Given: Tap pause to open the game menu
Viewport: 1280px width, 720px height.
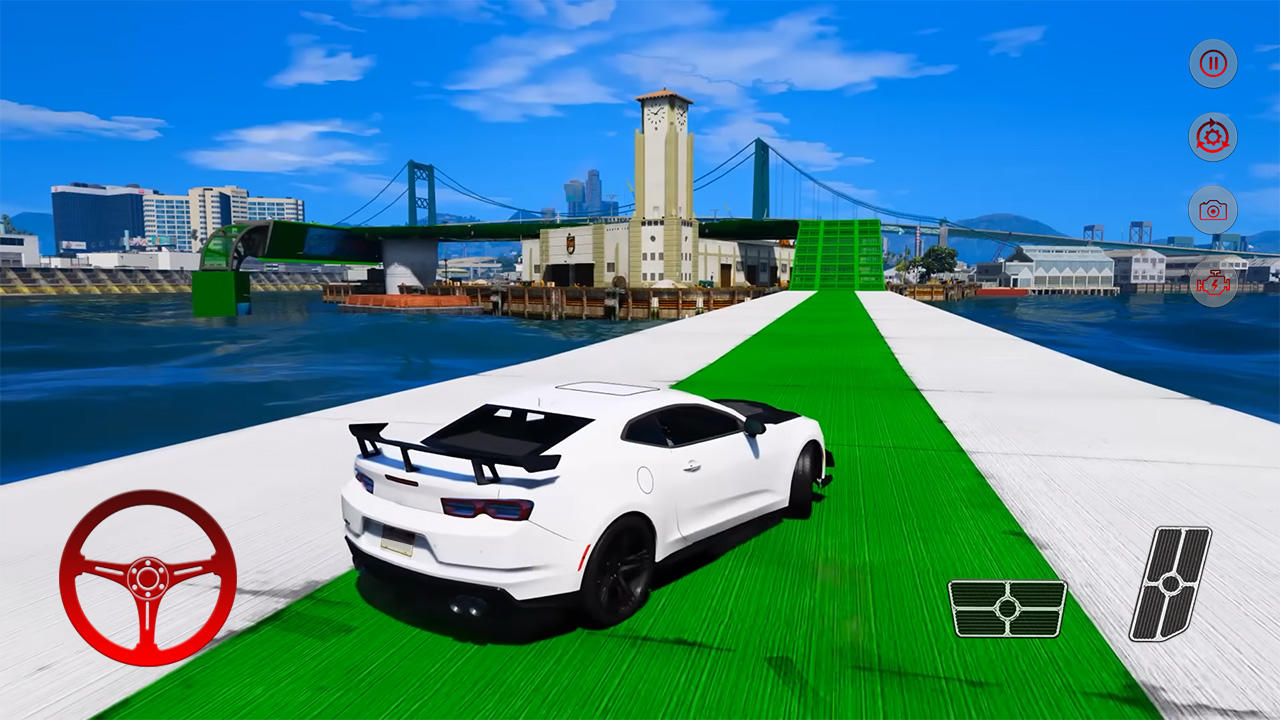Looking at the screenshot, I should [1211, 63].
